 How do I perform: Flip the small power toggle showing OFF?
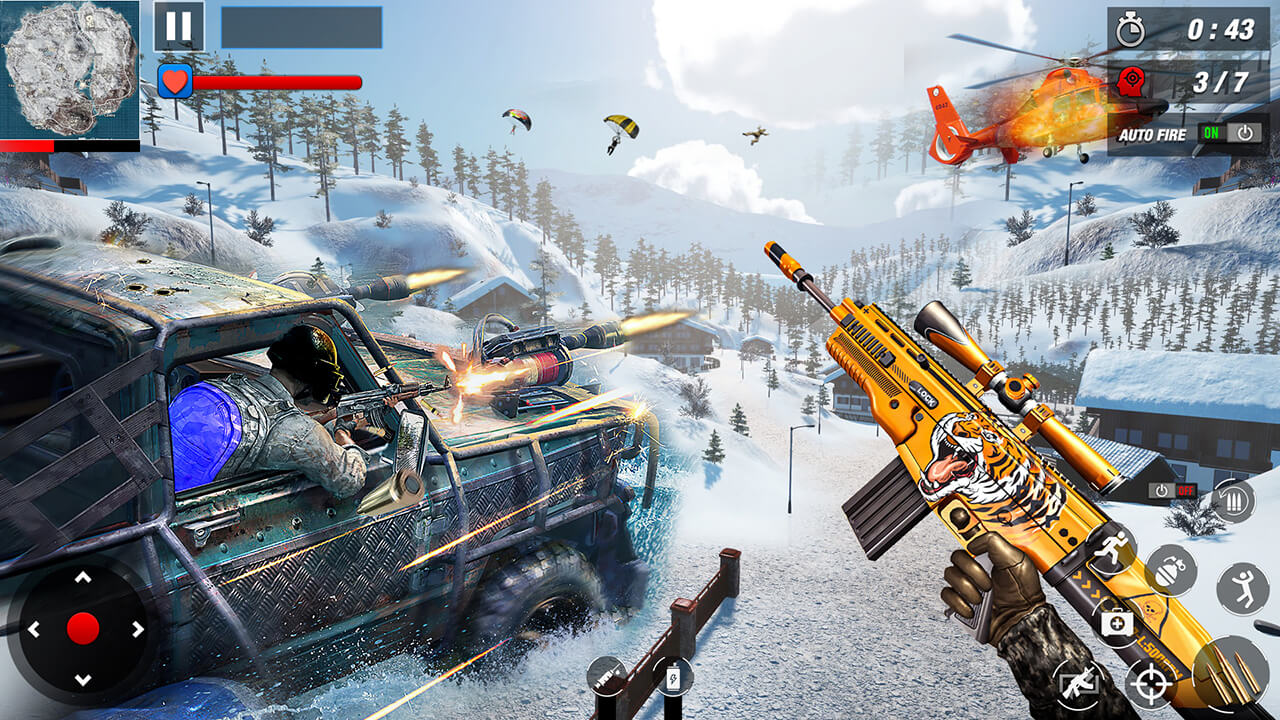(1173, 490)
